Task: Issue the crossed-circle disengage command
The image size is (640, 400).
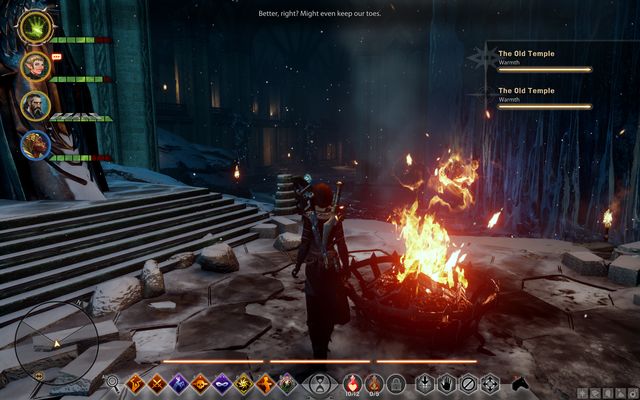Action: click(x=468, y=382)
